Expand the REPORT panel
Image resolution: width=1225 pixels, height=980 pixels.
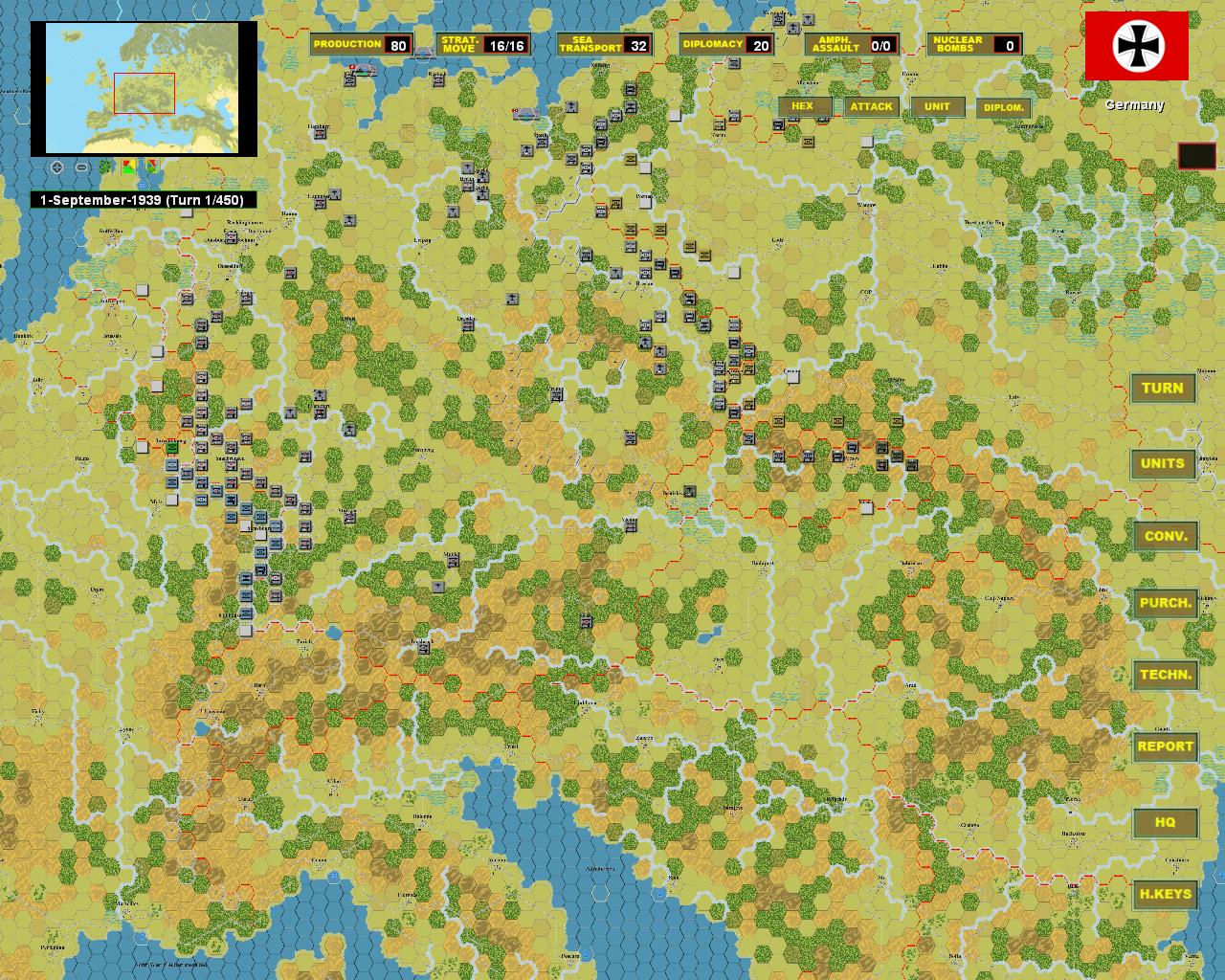click(x=1164, y=746)
